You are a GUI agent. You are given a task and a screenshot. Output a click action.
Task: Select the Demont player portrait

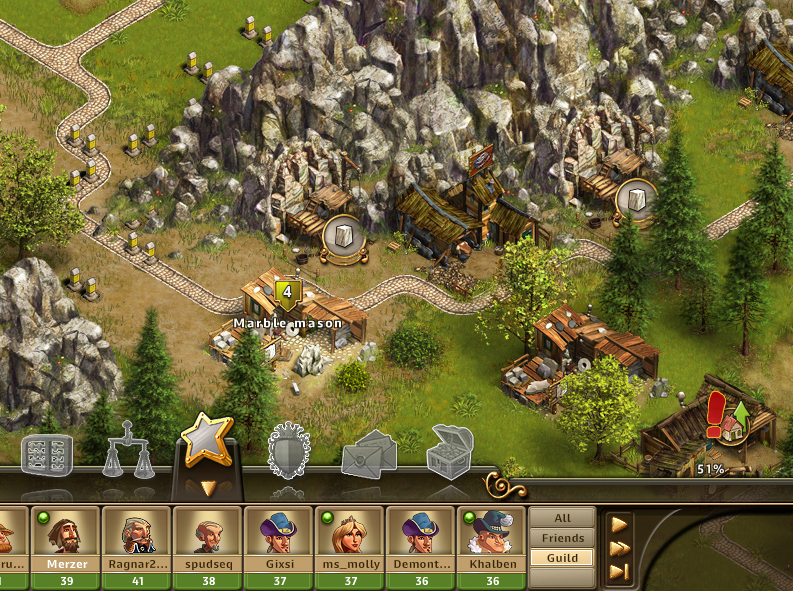coord(420,533)
